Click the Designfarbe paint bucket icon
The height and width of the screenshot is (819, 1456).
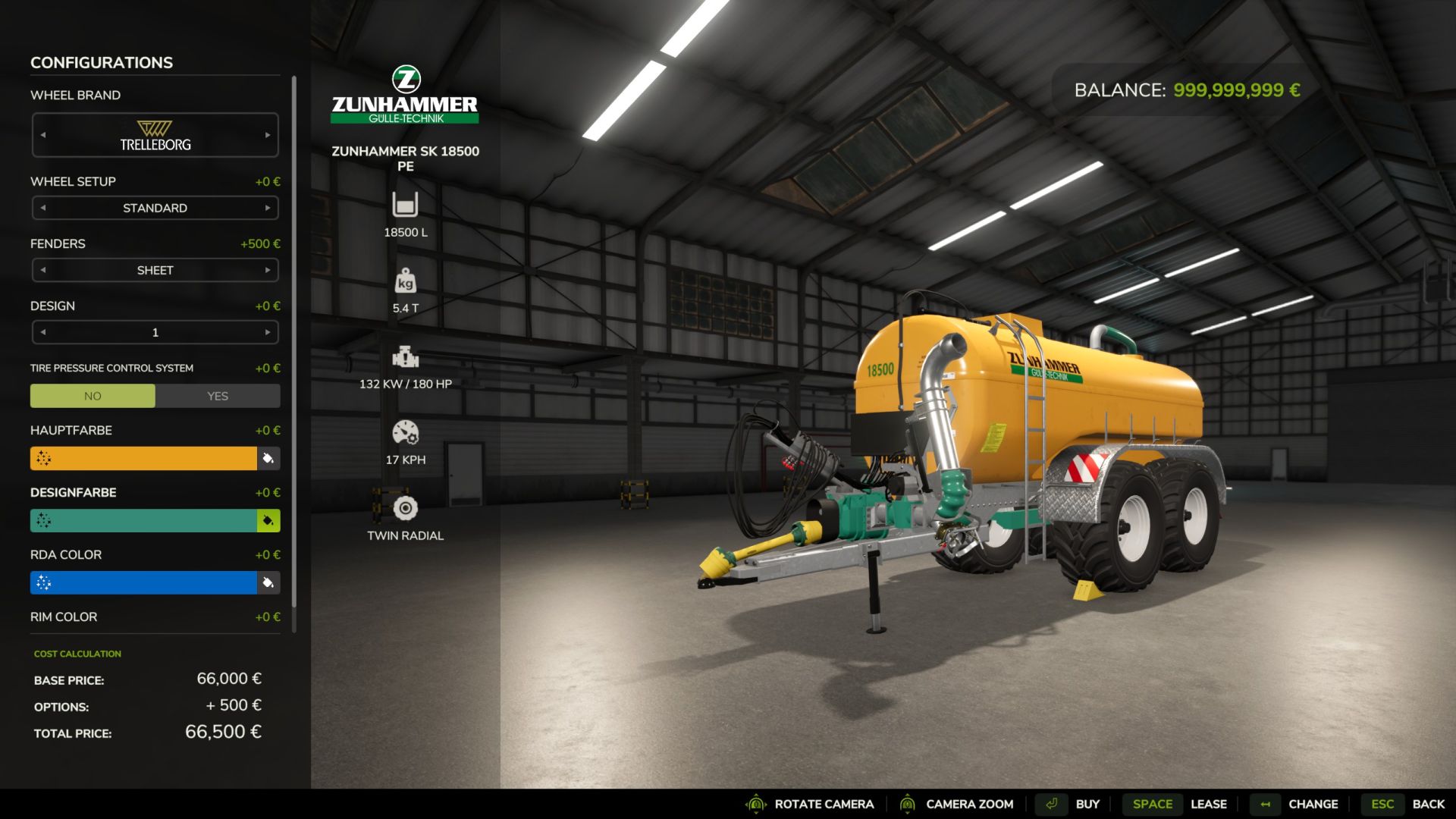268,520
